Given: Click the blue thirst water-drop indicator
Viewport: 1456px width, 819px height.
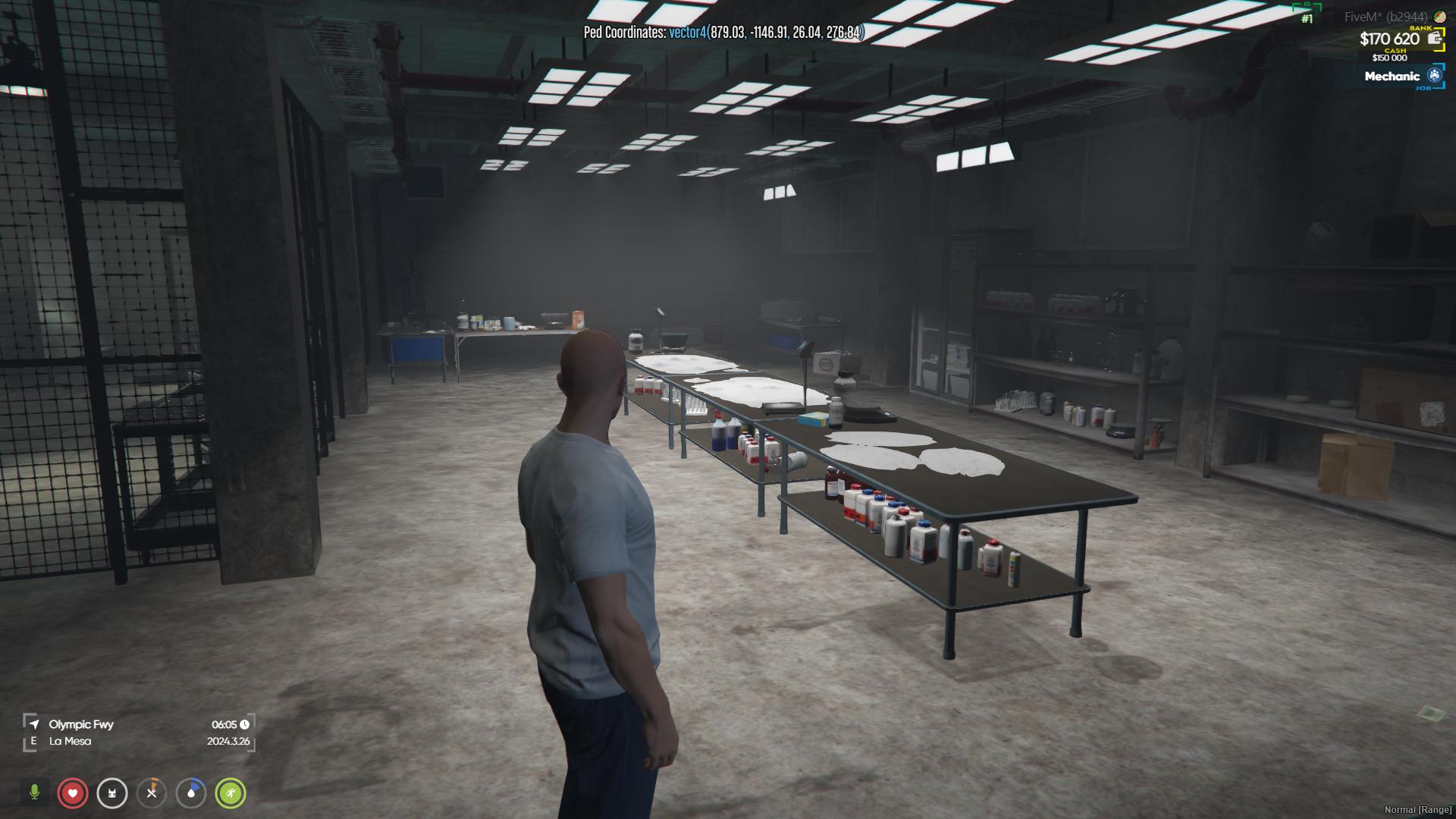Looking at the screenshot, I should pos(191,794).
